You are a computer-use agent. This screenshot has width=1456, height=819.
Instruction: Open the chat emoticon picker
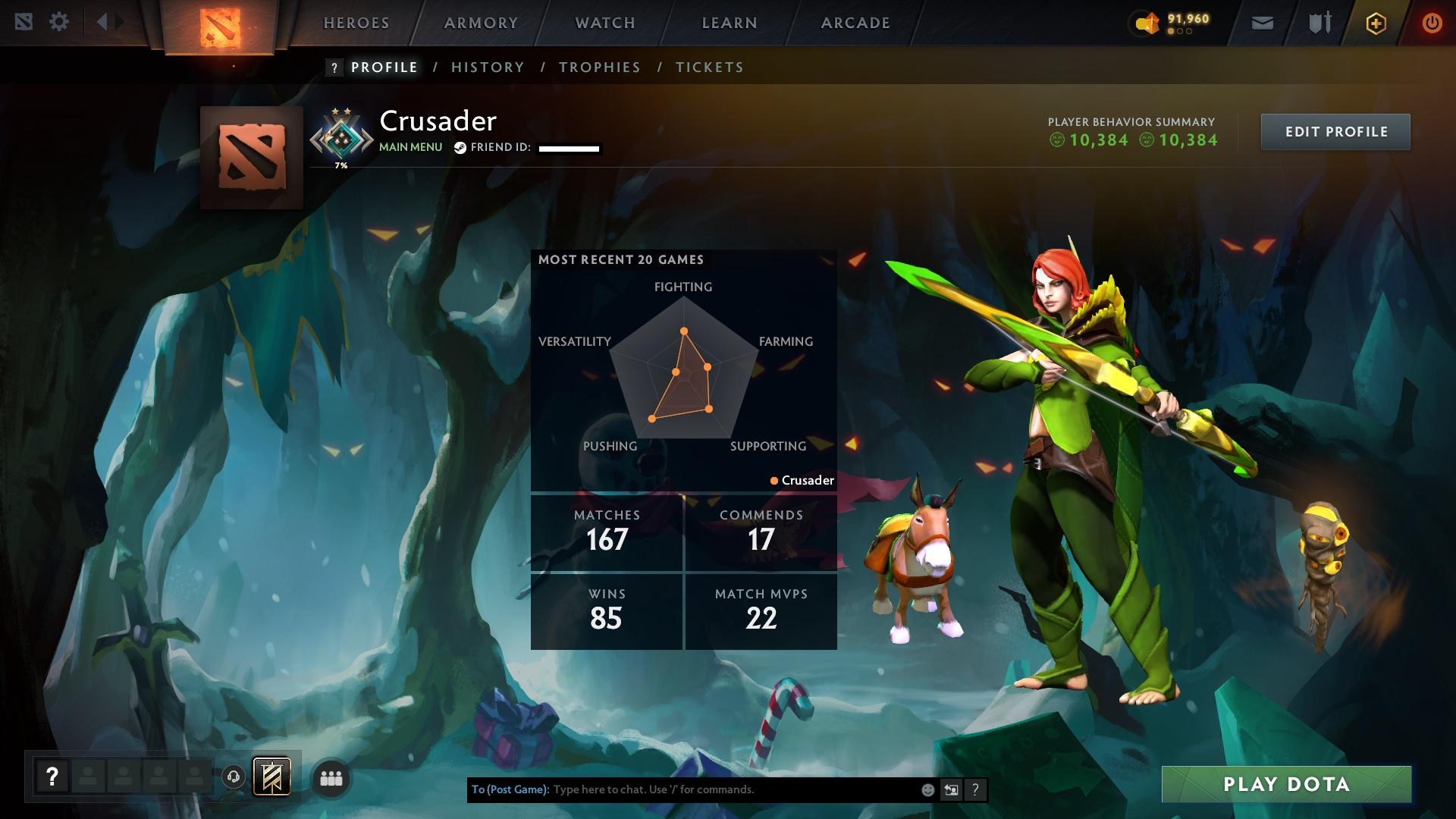pos(927,790)
